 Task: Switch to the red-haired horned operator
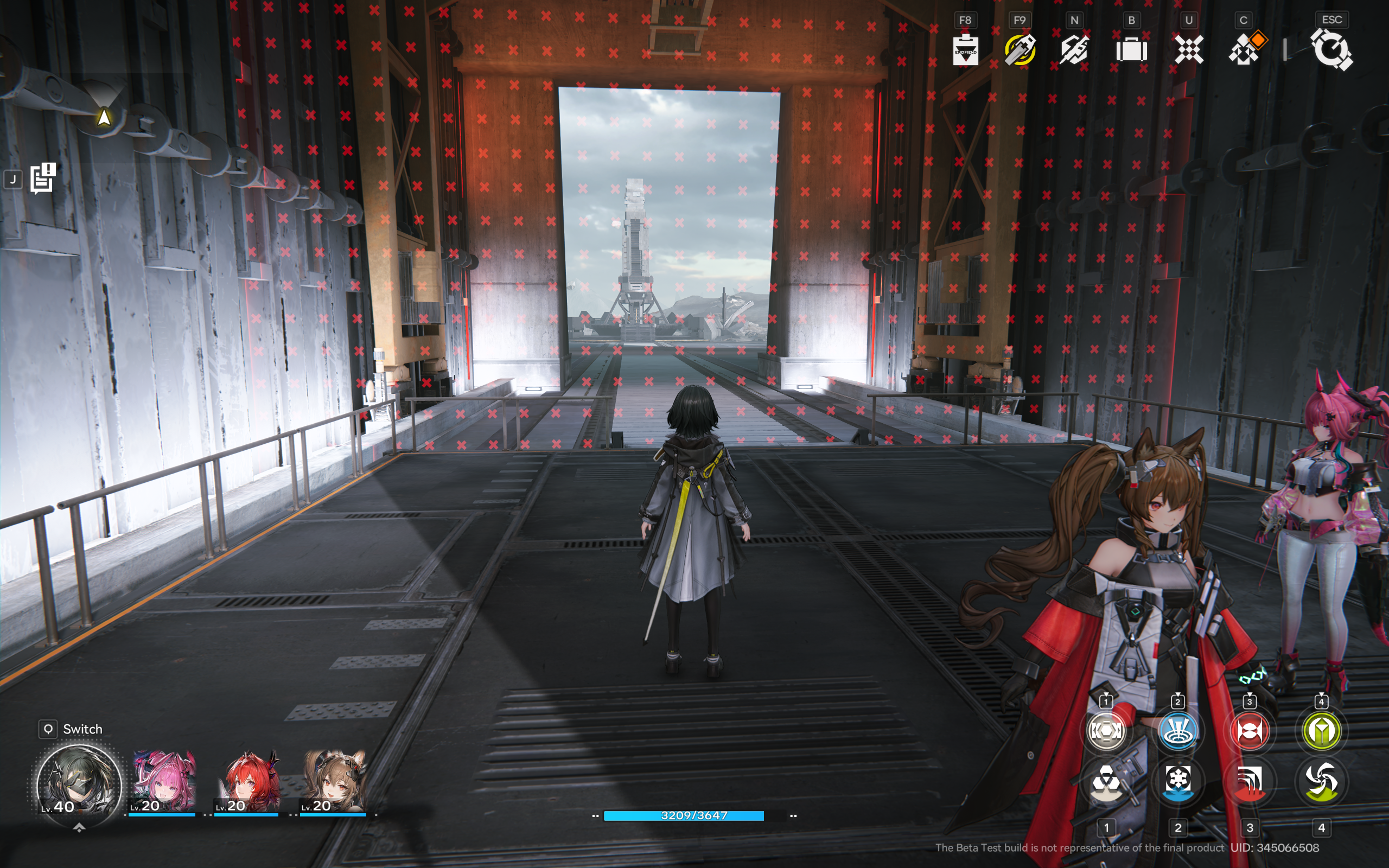[x=249, y=782]
